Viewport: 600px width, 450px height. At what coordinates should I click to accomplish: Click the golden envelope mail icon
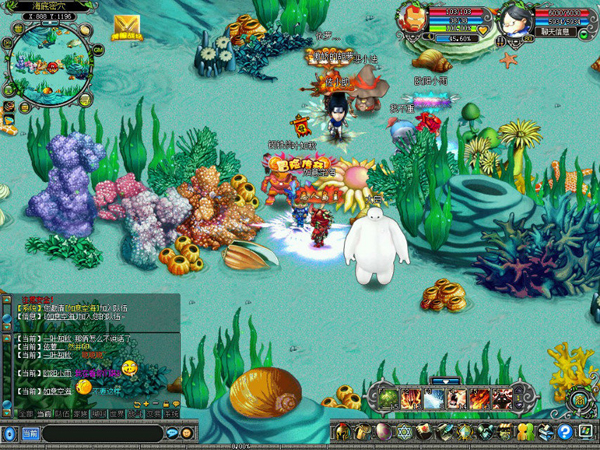click(126, 26)
